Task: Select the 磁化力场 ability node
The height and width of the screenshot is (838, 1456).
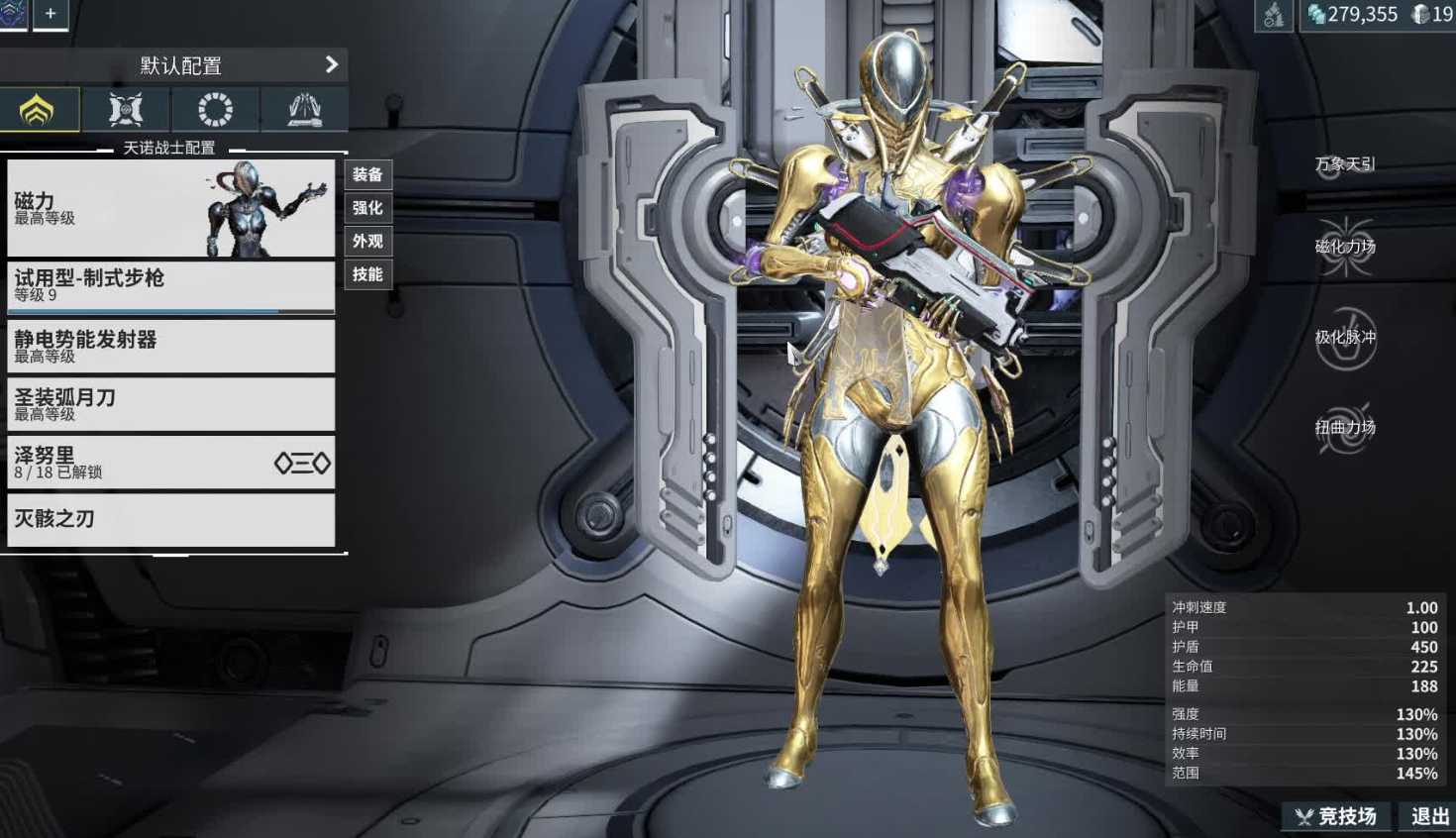Action: 1346,248
